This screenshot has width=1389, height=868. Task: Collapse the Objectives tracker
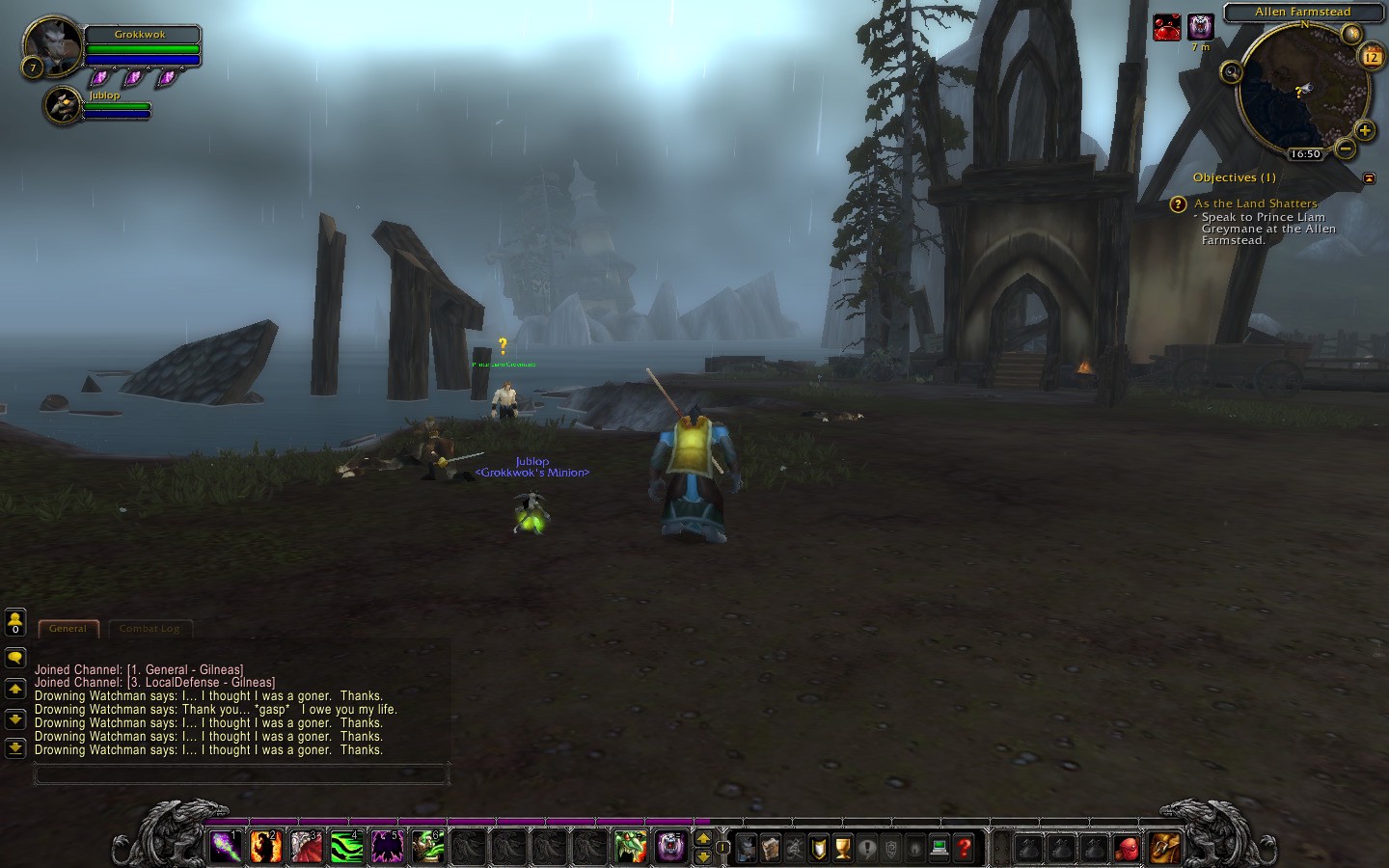point(1369,177)
